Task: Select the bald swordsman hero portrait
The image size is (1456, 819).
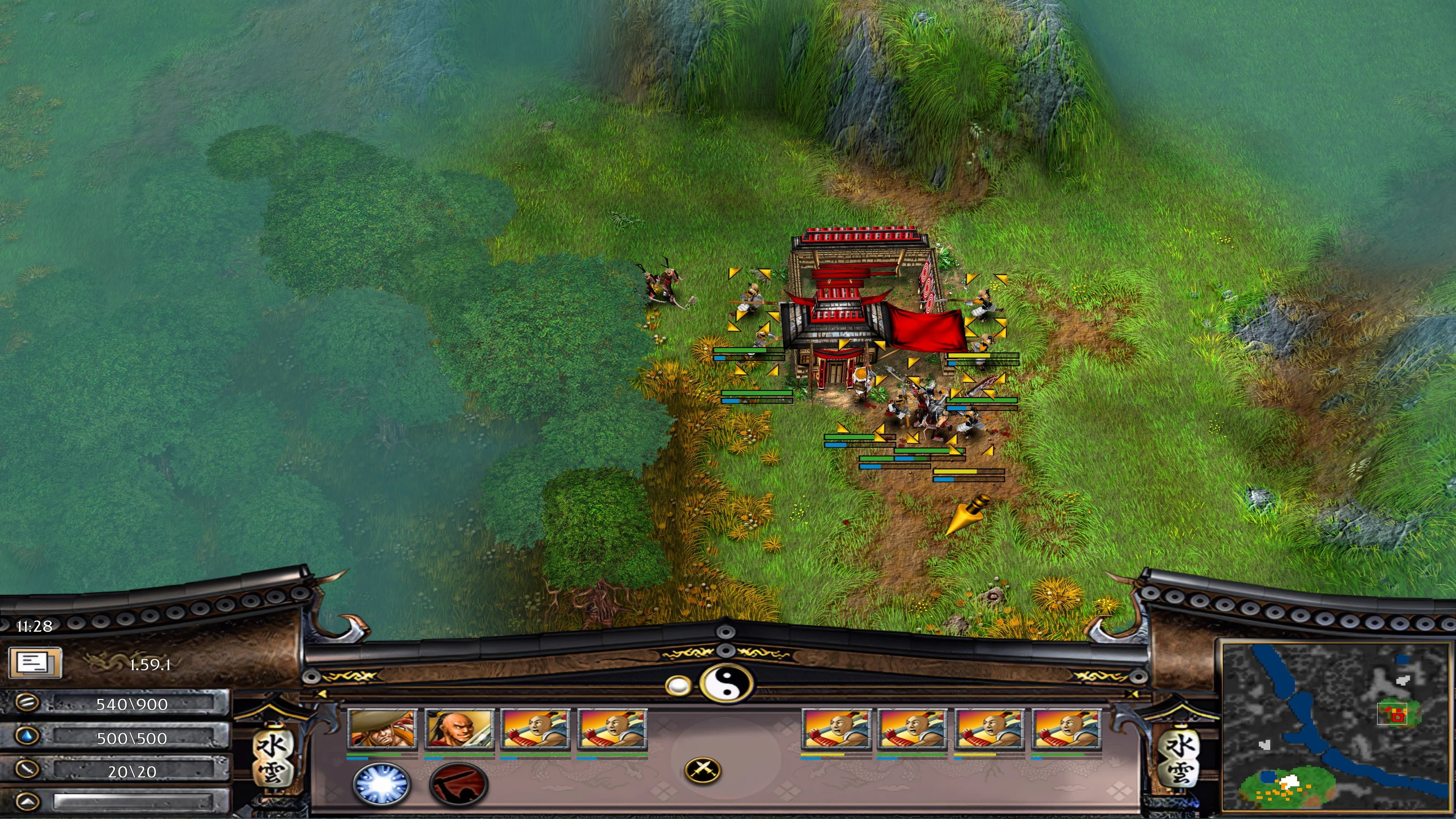Action: tap(459, 729)
